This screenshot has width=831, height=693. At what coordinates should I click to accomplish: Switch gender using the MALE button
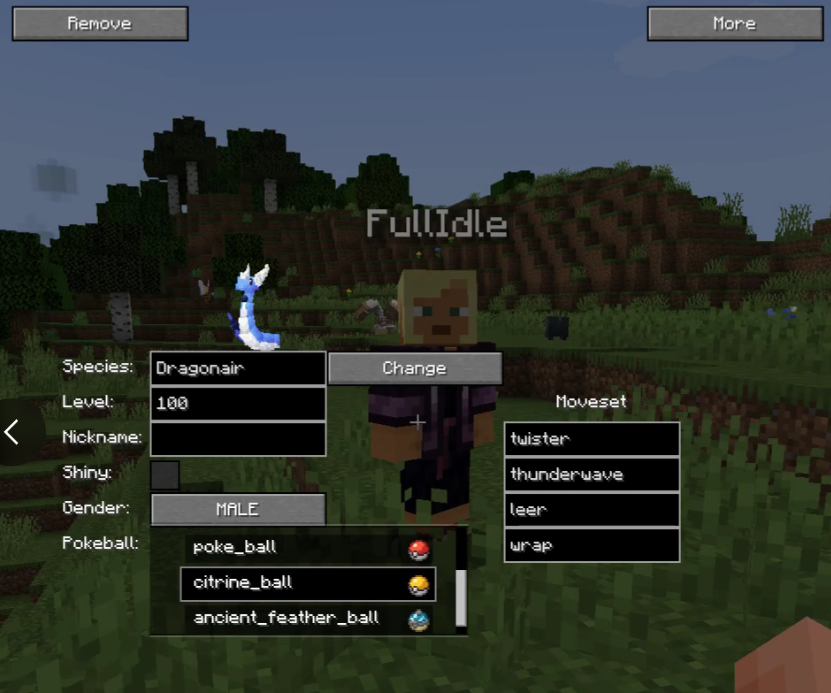point(238,509)
